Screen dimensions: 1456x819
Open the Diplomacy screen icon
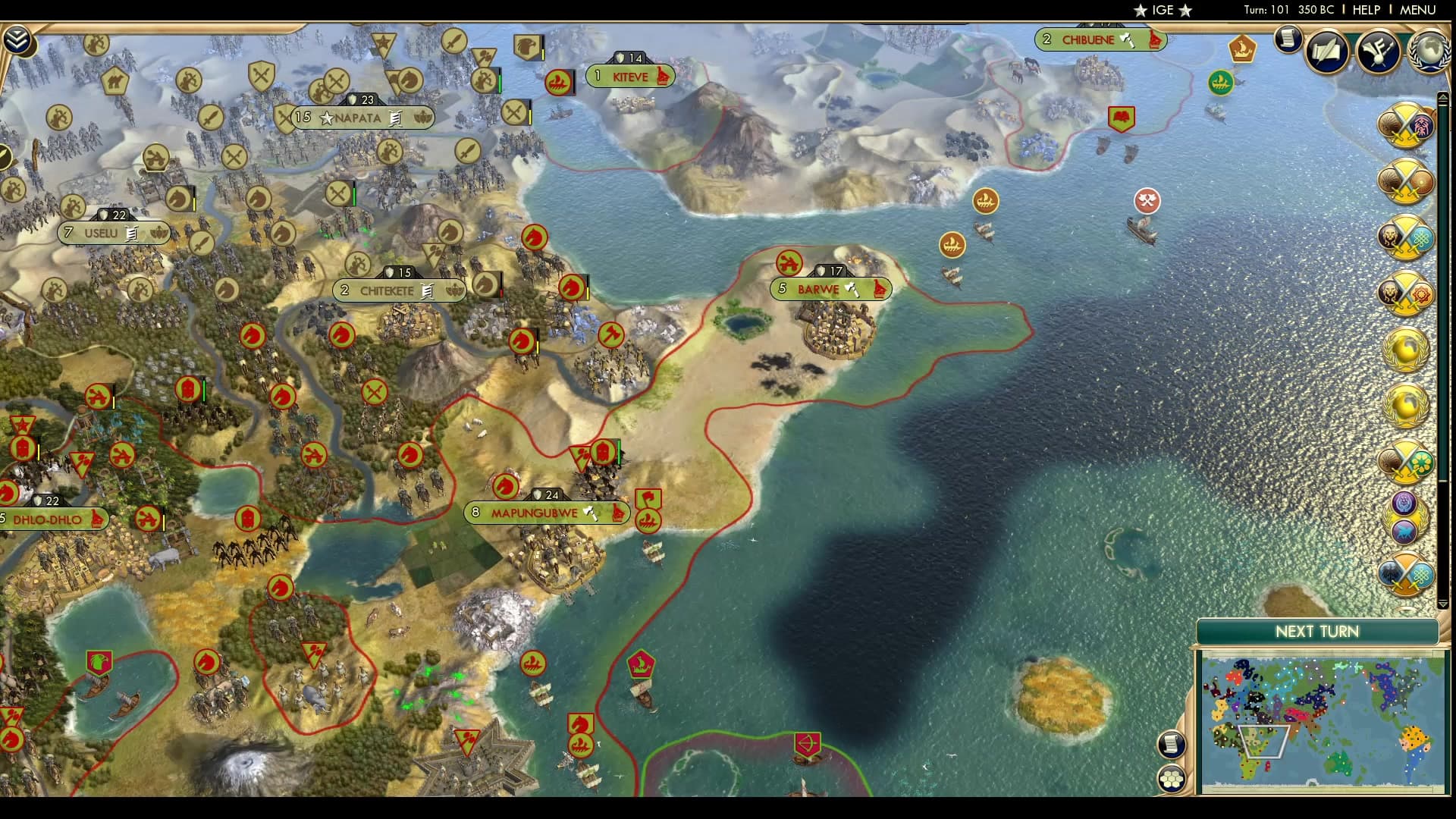[x=1377, y=51]
